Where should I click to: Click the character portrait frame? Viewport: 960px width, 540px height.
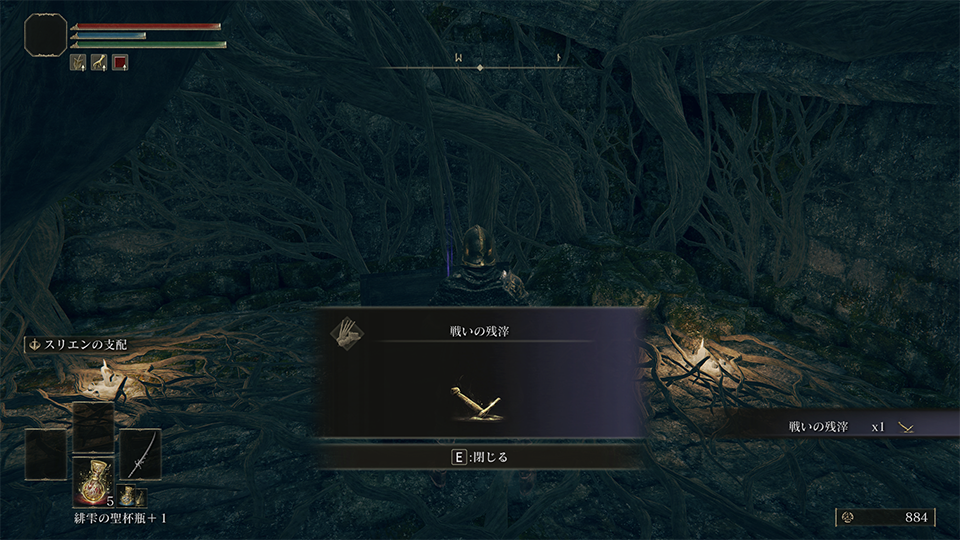click(45, 37)
